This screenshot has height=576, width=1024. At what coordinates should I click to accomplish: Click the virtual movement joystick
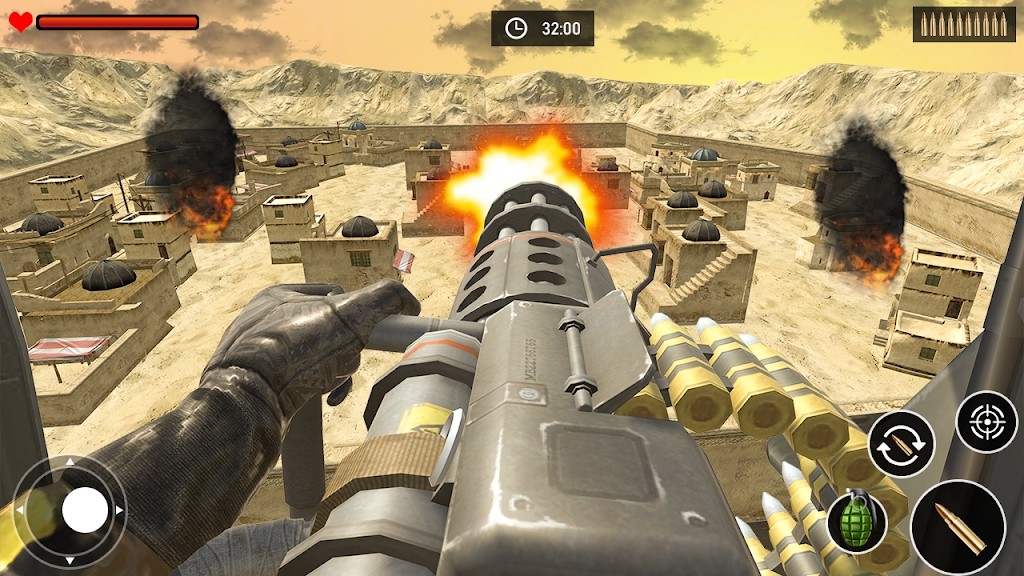(84, 511)
